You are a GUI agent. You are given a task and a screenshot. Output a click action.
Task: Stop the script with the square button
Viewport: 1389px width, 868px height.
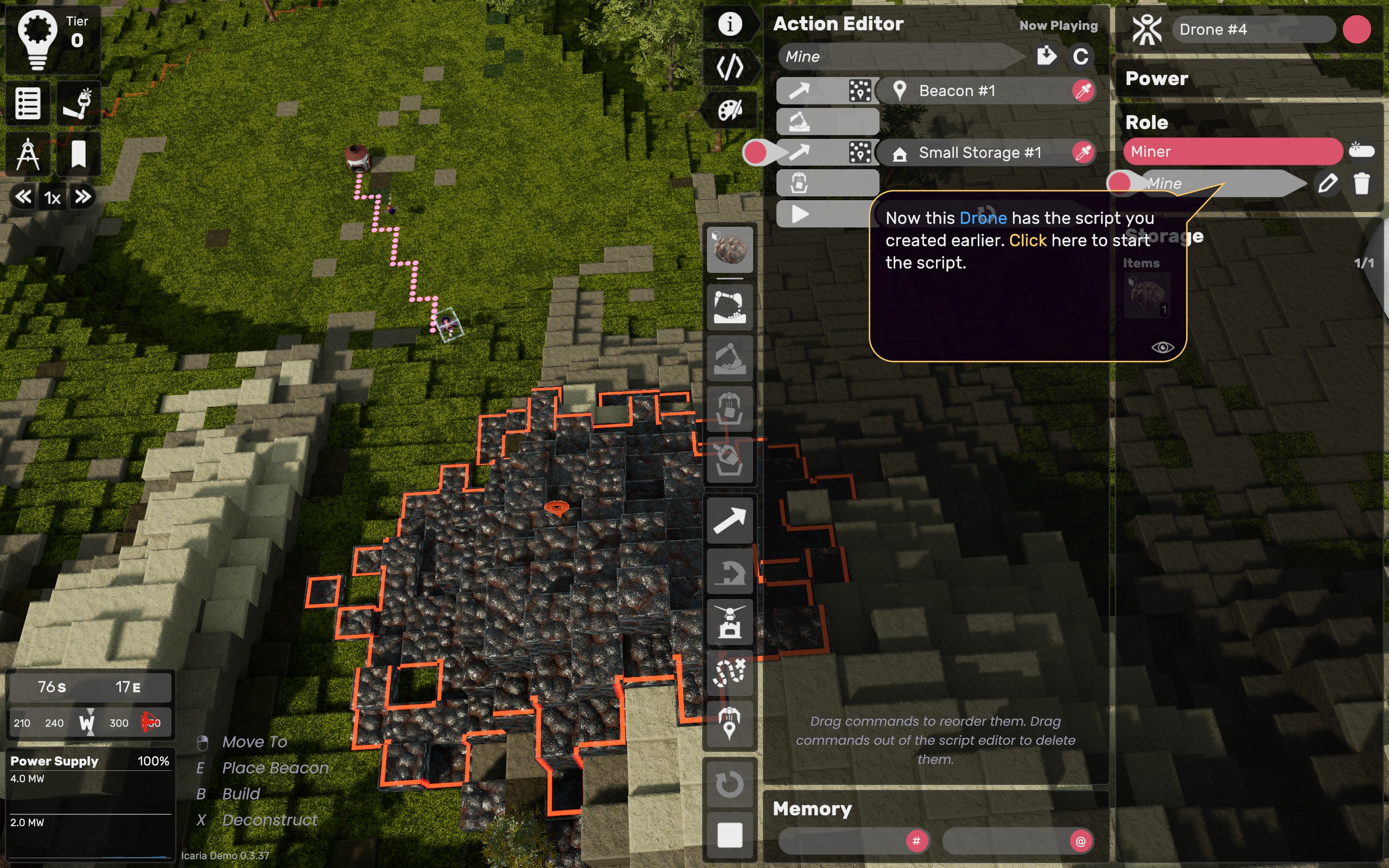(x=730, y=835)
